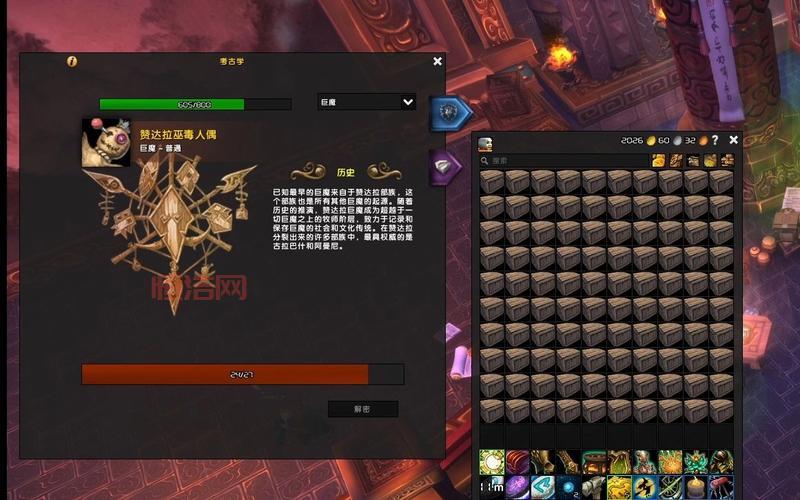Select the cauldron item icon
The height and width of the screenshot is (500, 800).
(593, 461)
